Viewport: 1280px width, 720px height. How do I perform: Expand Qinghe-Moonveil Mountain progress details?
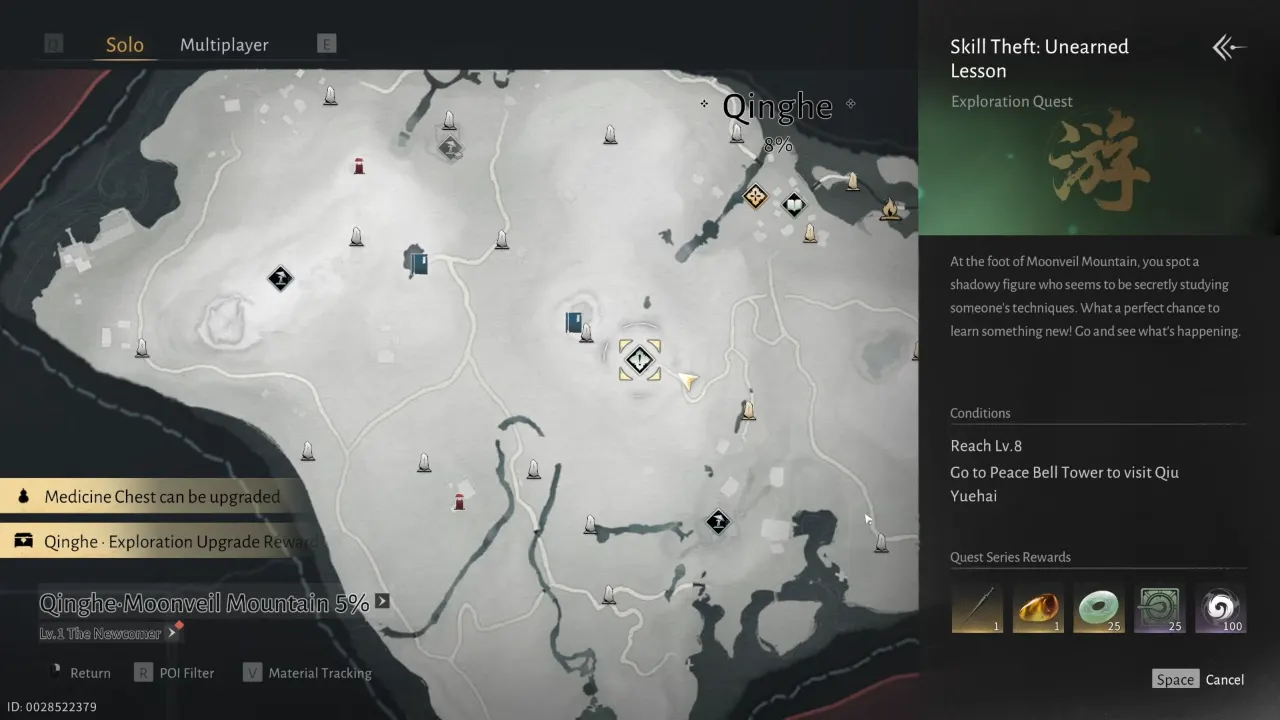381,603
